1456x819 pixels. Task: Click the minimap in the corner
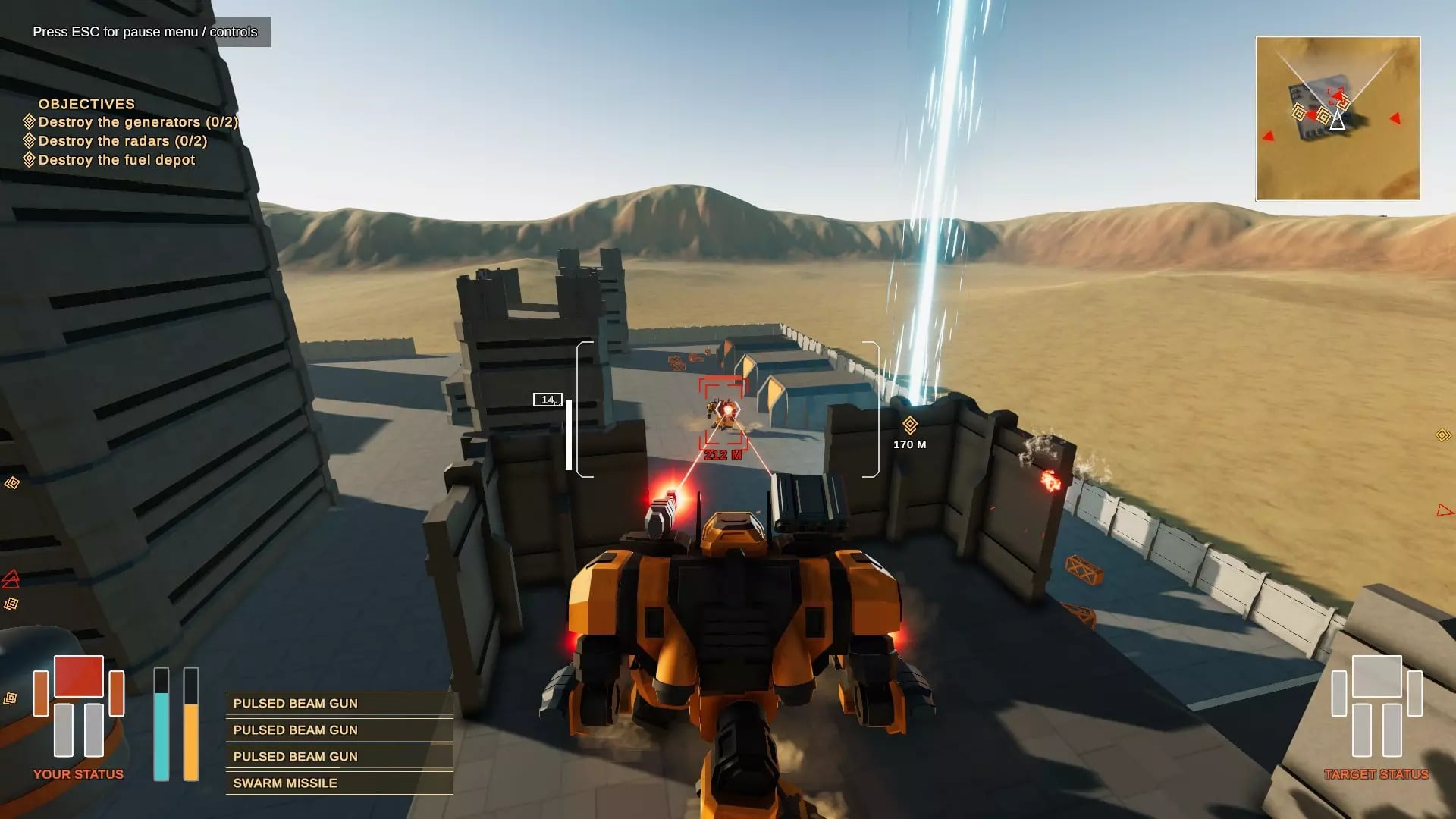(1338, 118)
